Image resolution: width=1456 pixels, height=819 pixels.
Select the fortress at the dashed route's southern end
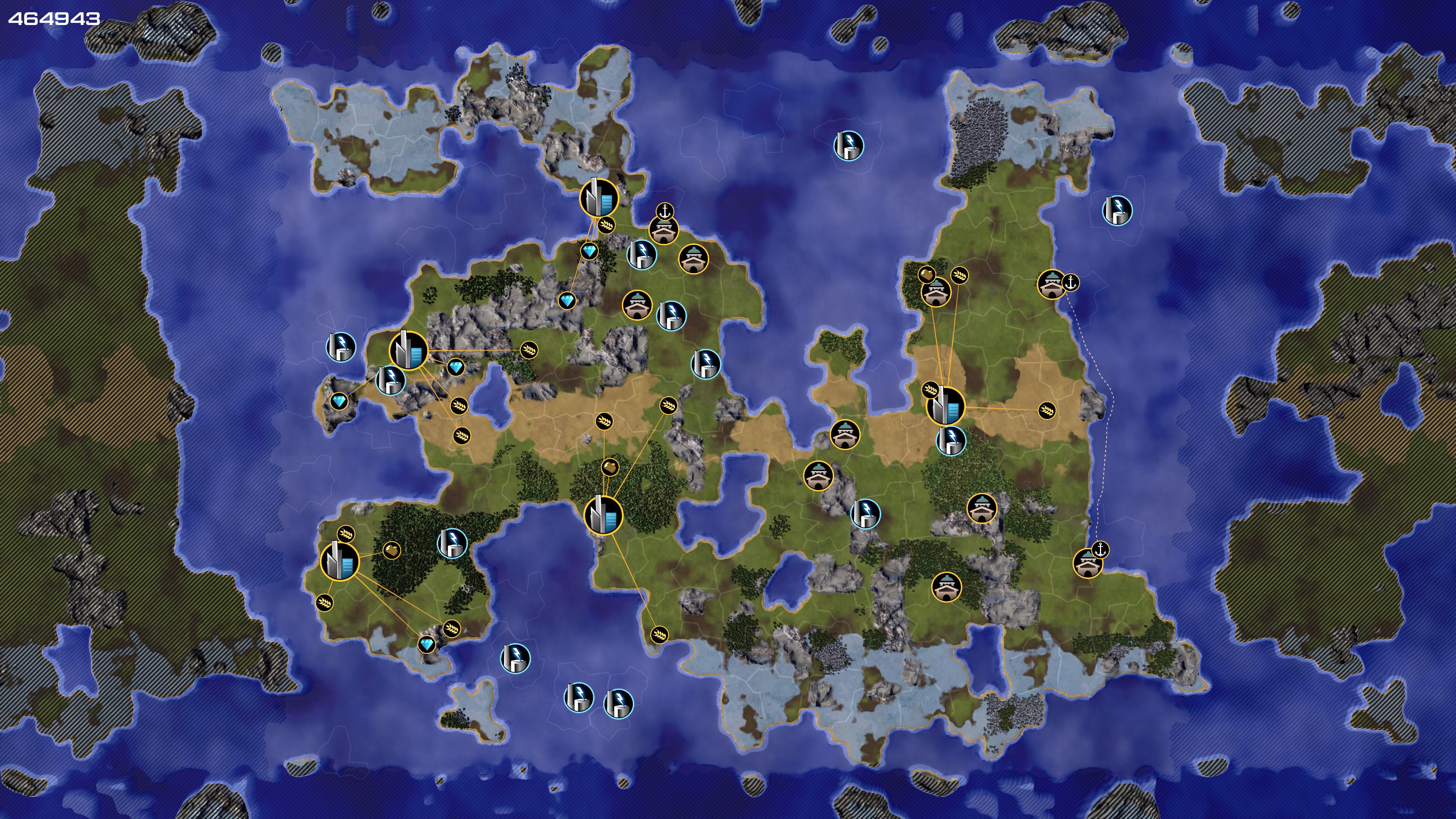[1087, 563]
